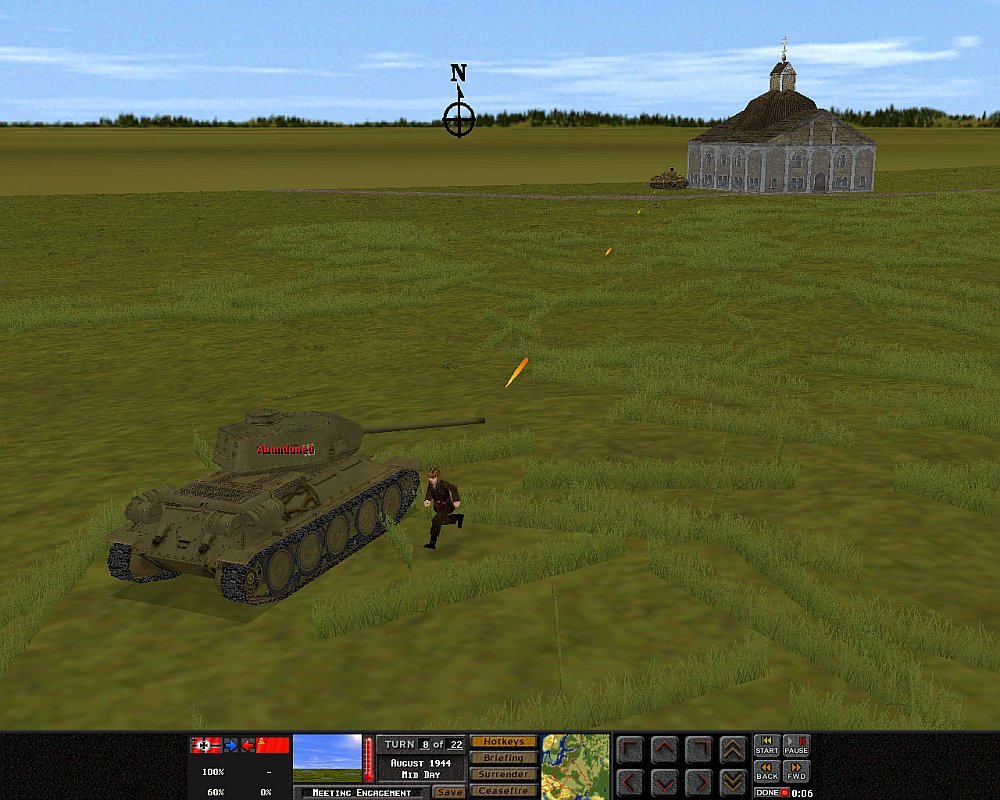This screenshot has height=800, width=1000.
Task: Rotate camera using the top-right corner arrow
Action: (x=698, y=749)
